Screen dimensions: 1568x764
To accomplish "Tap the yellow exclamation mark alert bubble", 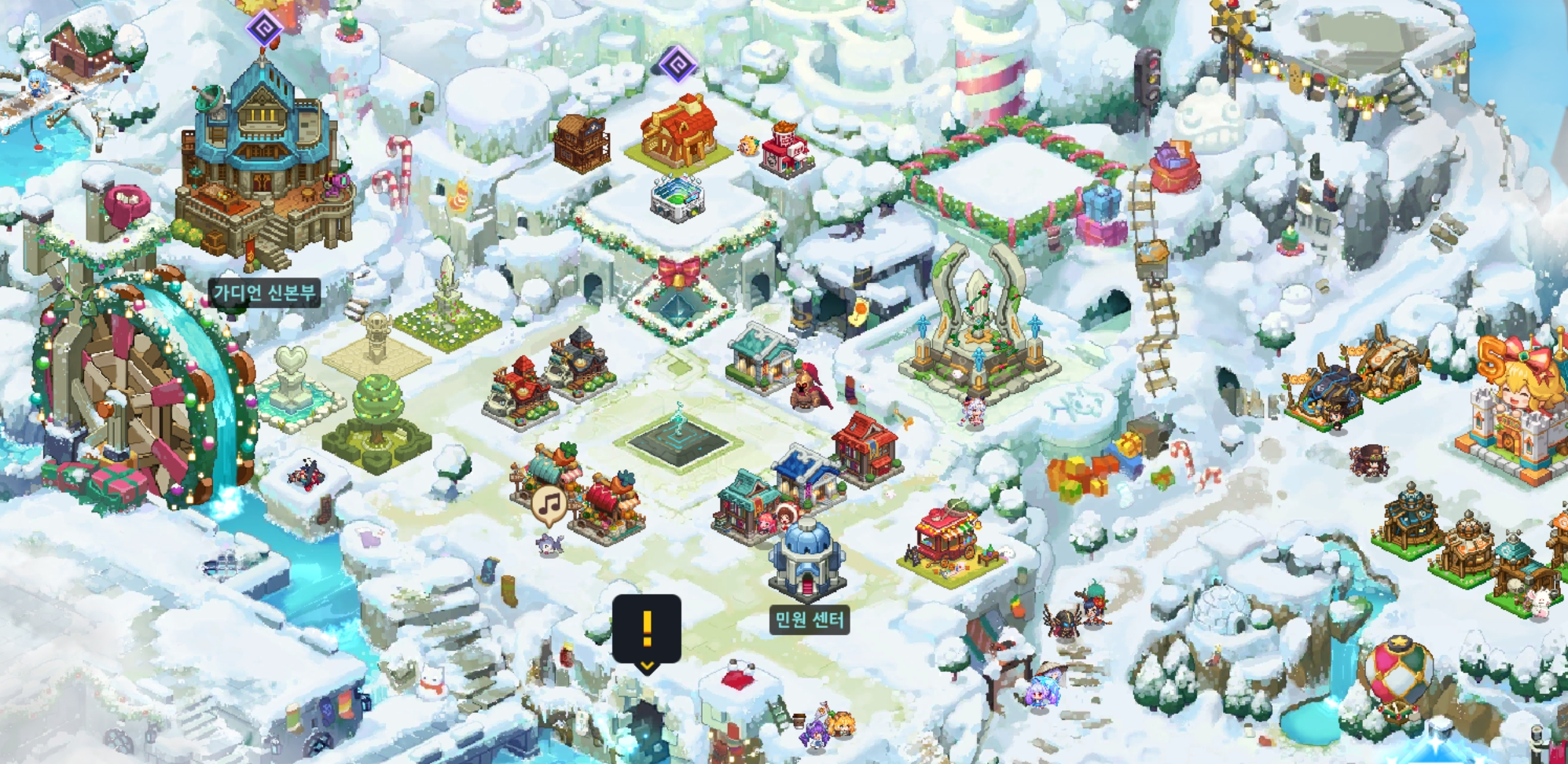I will pyautogui.click(x=646, y=629).
